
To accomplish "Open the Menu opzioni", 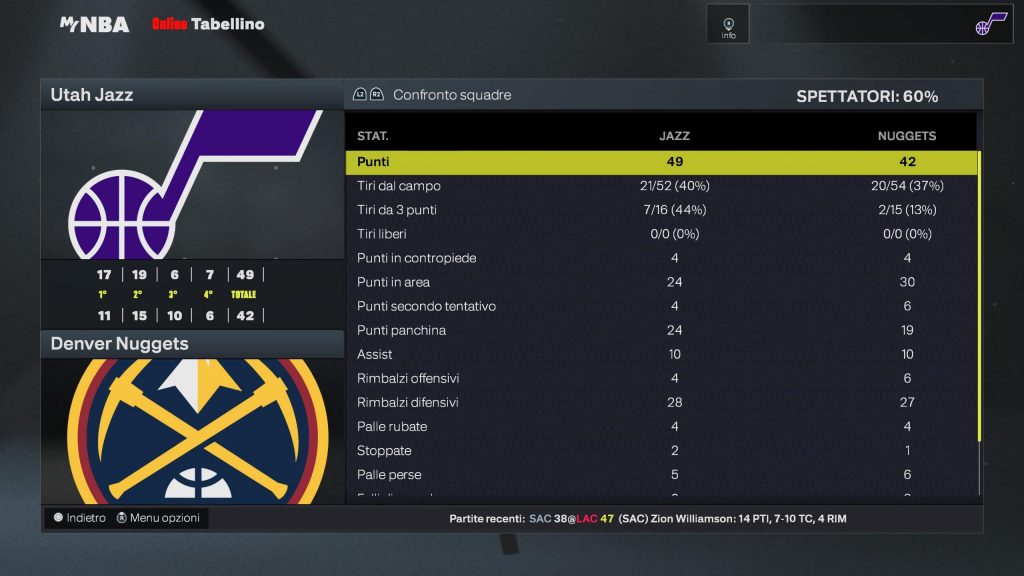I will coord(158,518).
